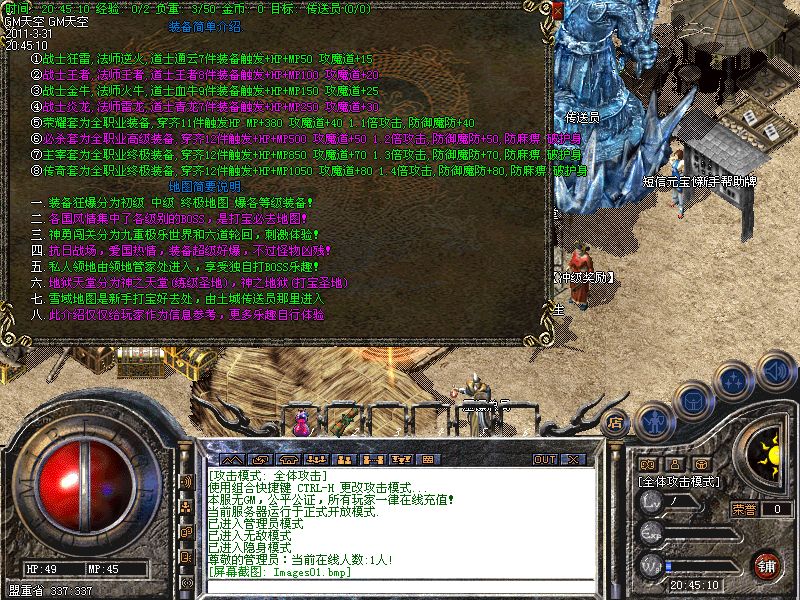Click the small map icon above attack mode
Image resolution: width=800 pixels, height=600 pixels.
[648, 465]
